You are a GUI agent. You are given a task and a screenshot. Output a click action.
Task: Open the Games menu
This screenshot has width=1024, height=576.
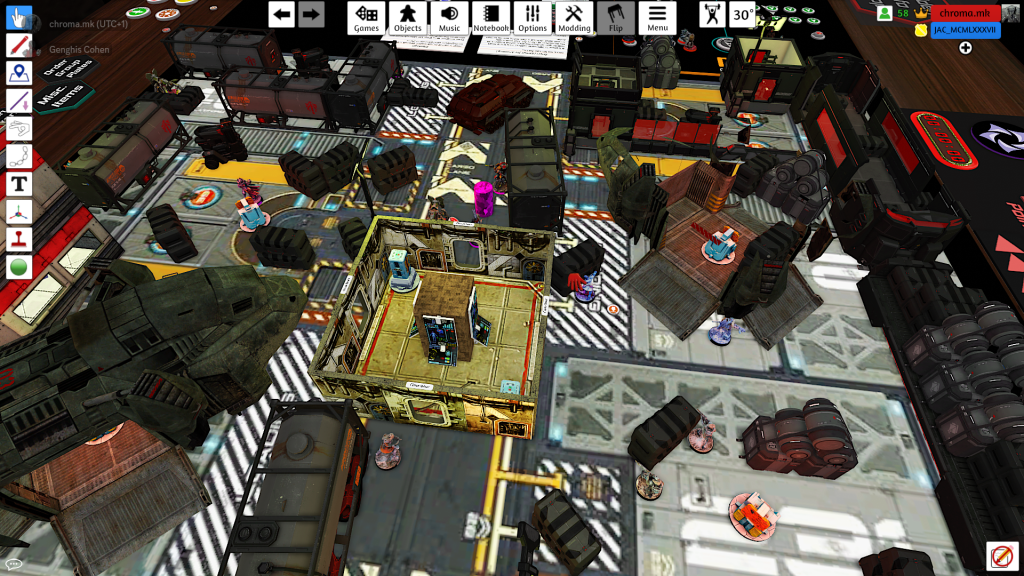(x=367, y=17)
